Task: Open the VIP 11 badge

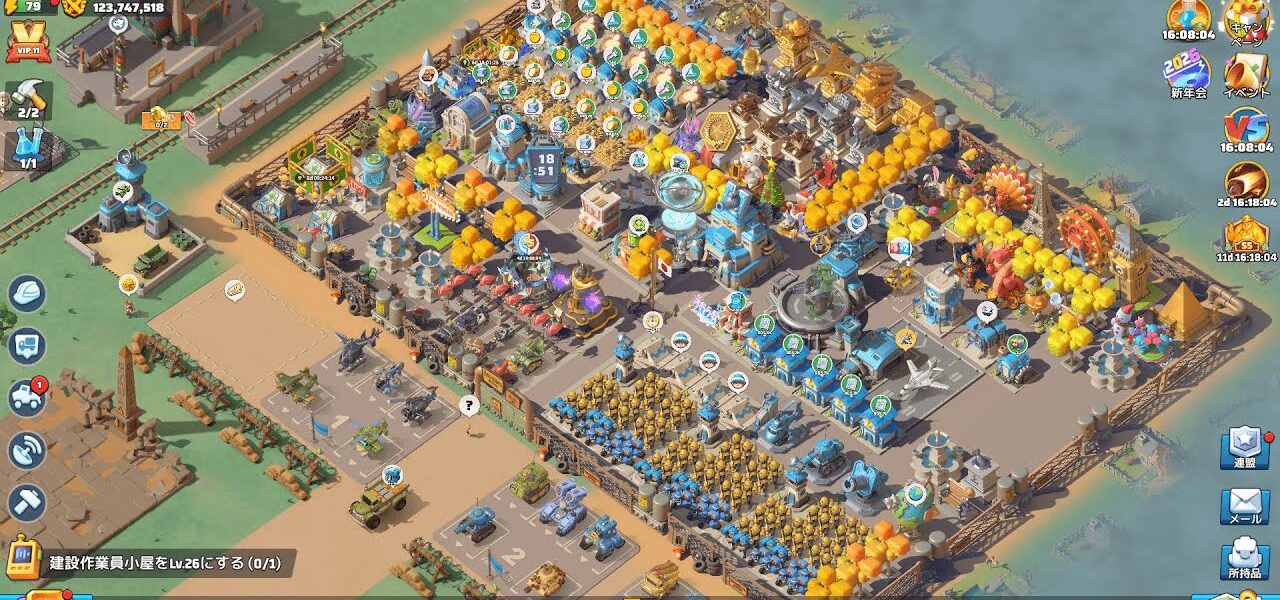Action: pyautogui.click(x=27, y=42)
